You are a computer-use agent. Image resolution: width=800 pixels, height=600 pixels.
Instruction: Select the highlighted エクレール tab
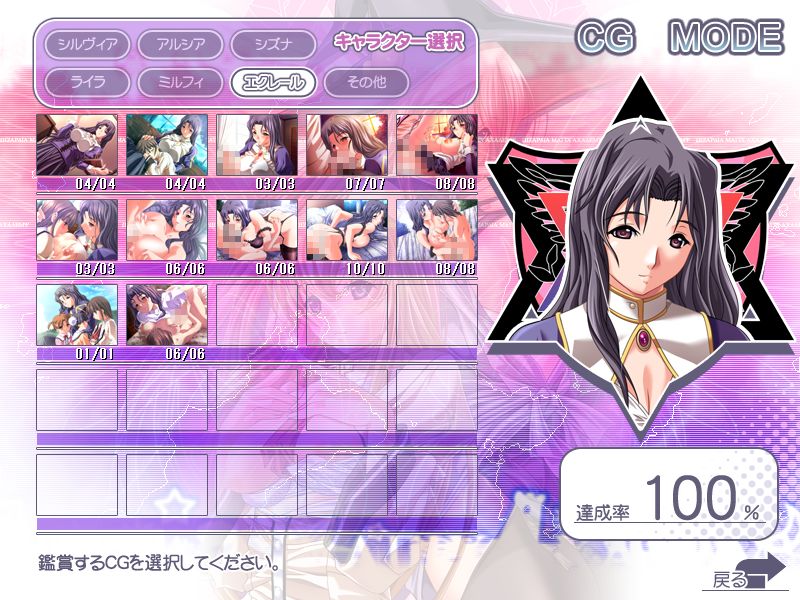coord(273,82)
